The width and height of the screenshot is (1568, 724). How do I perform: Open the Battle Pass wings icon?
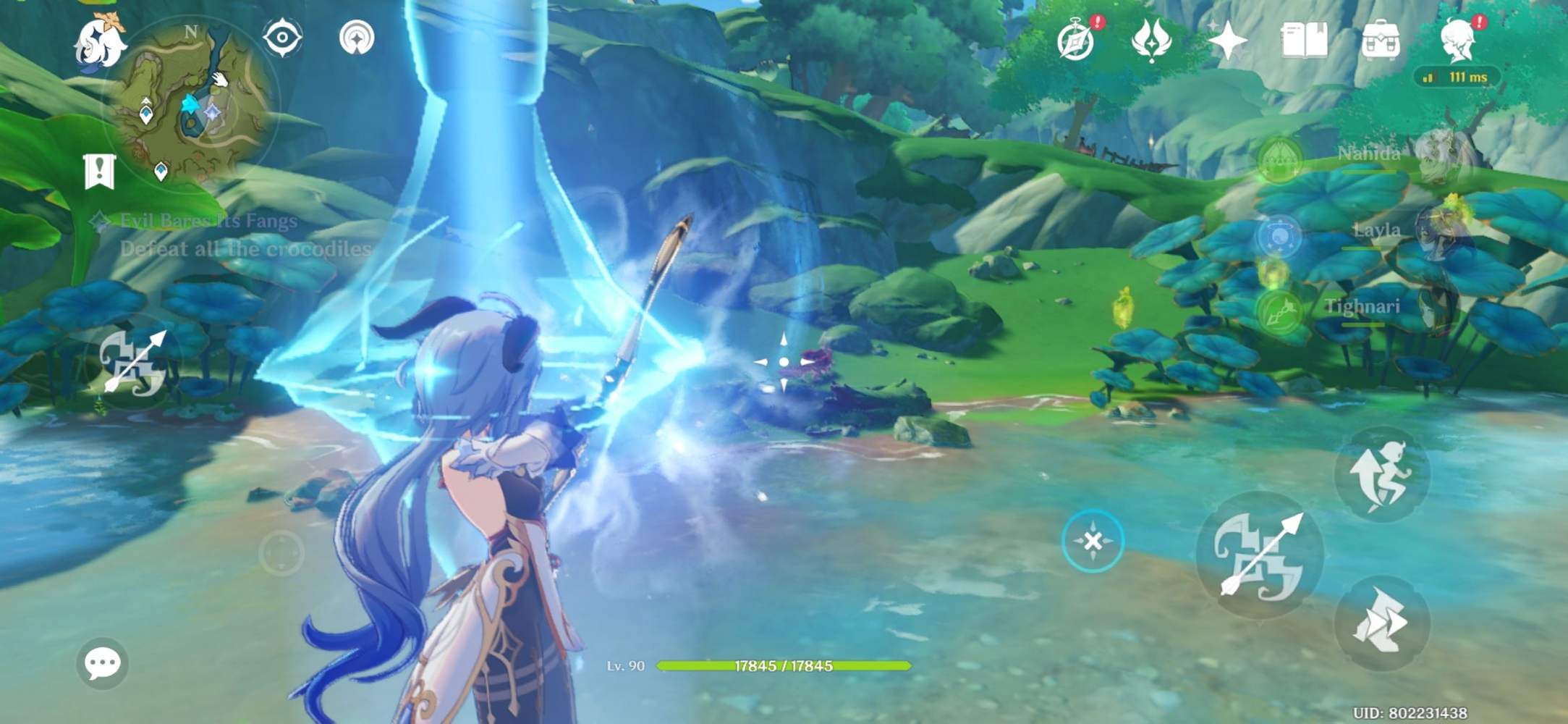pyautogui.click(x=1153, y=42)
